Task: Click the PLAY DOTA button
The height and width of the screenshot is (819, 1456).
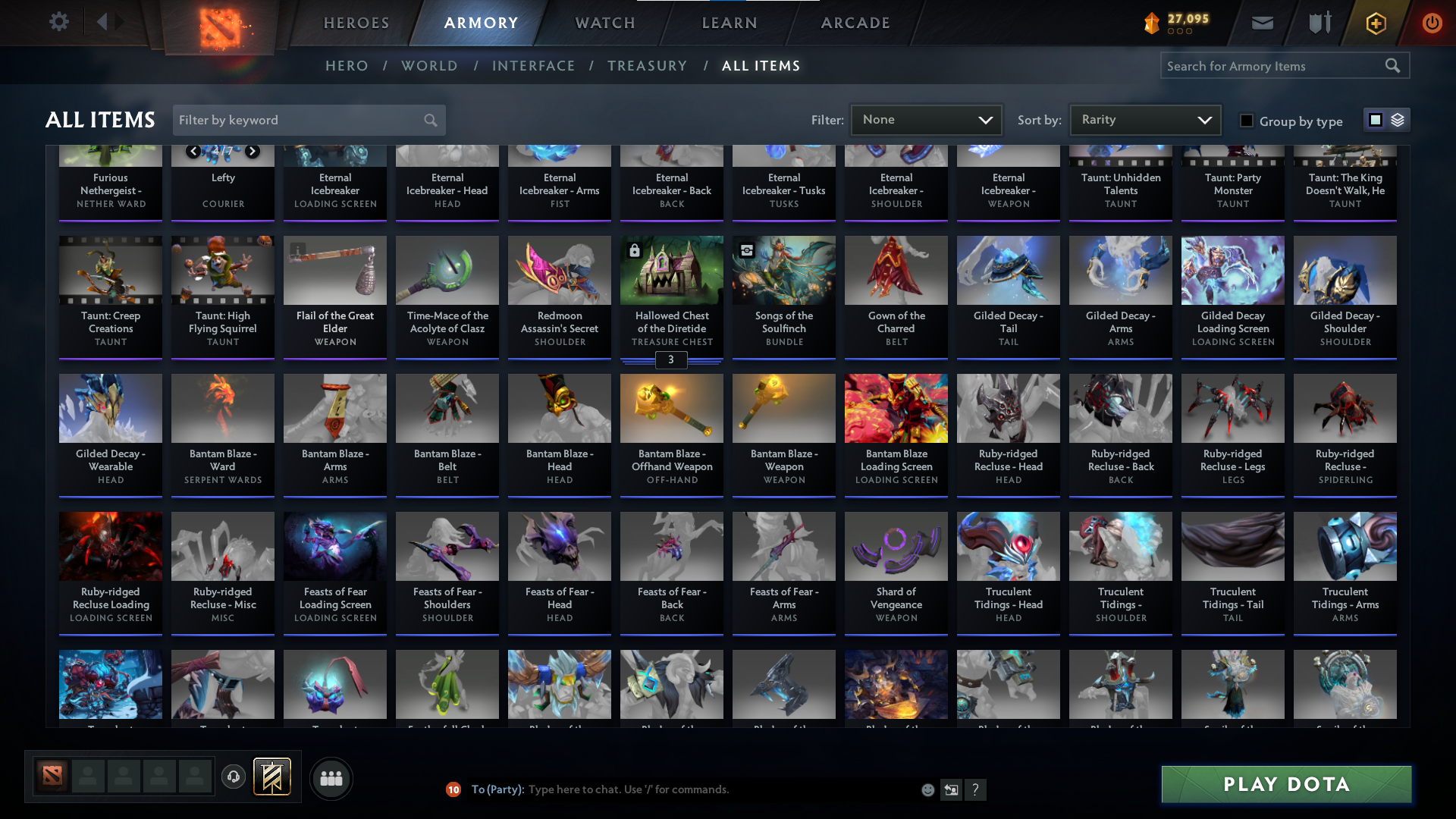Action: [1285, 784]
